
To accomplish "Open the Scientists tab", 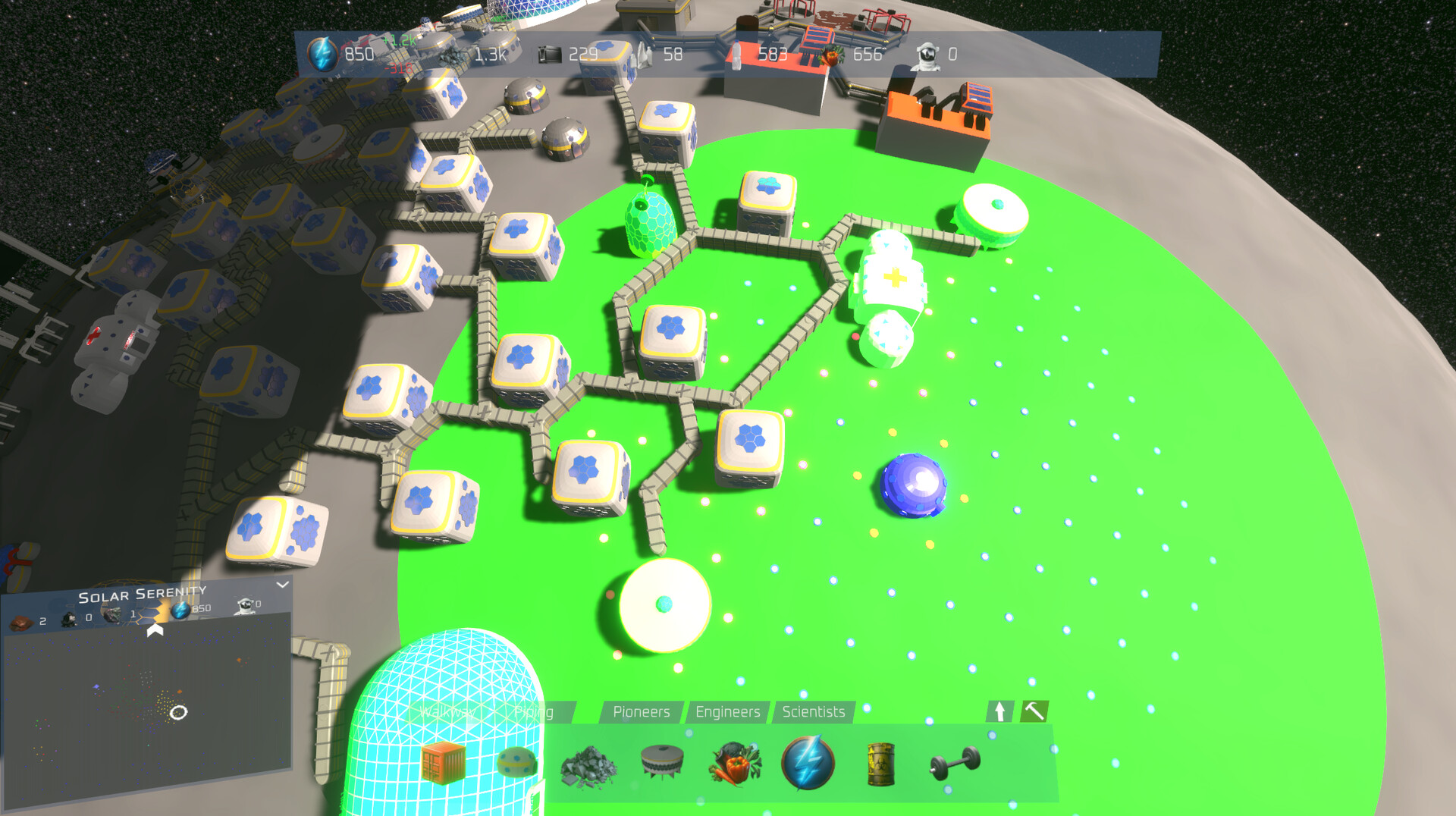I will click(813, 712).
